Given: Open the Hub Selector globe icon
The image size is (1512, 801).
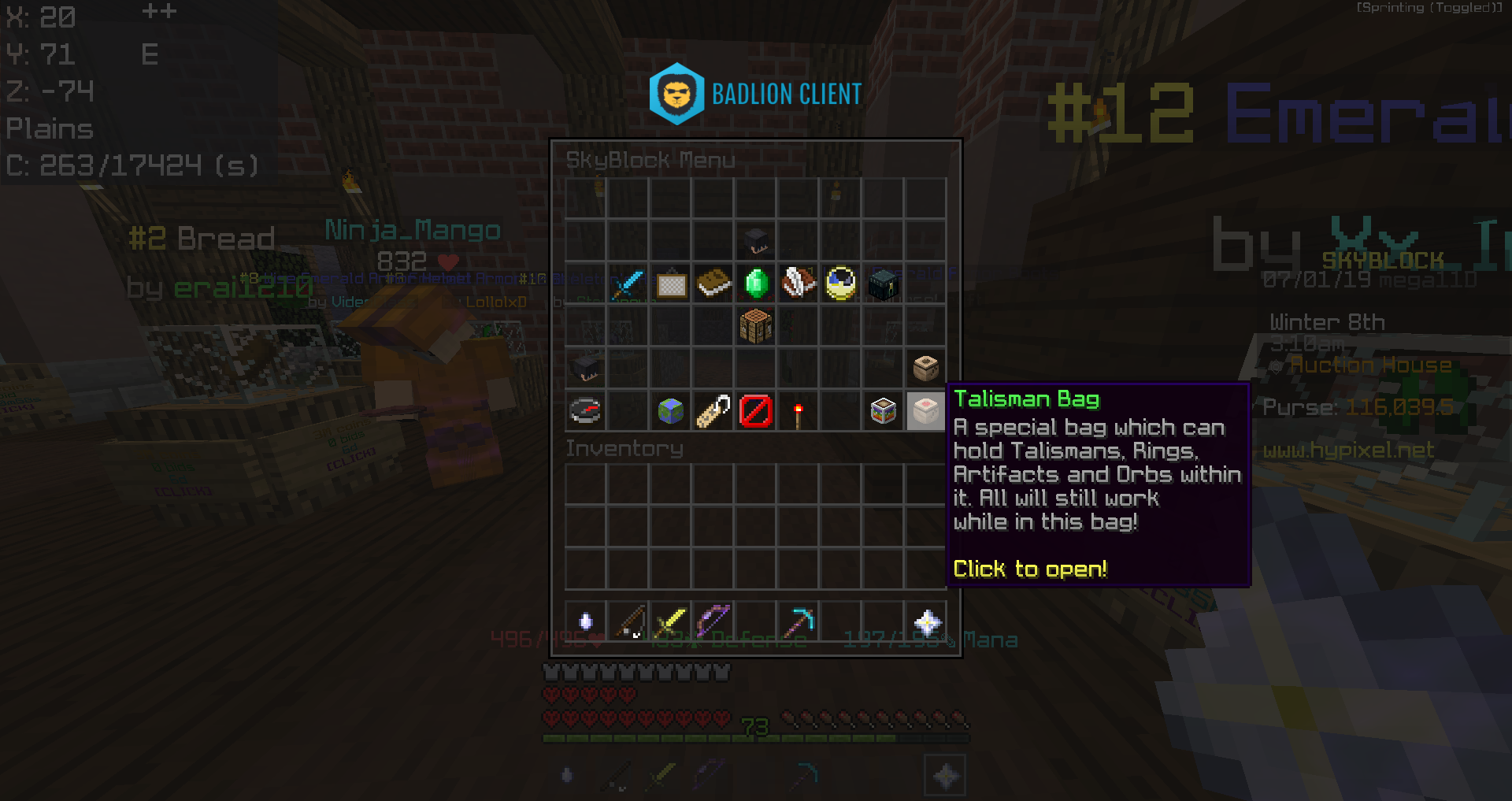Looking at the screenshot, I should click(671, 410).
